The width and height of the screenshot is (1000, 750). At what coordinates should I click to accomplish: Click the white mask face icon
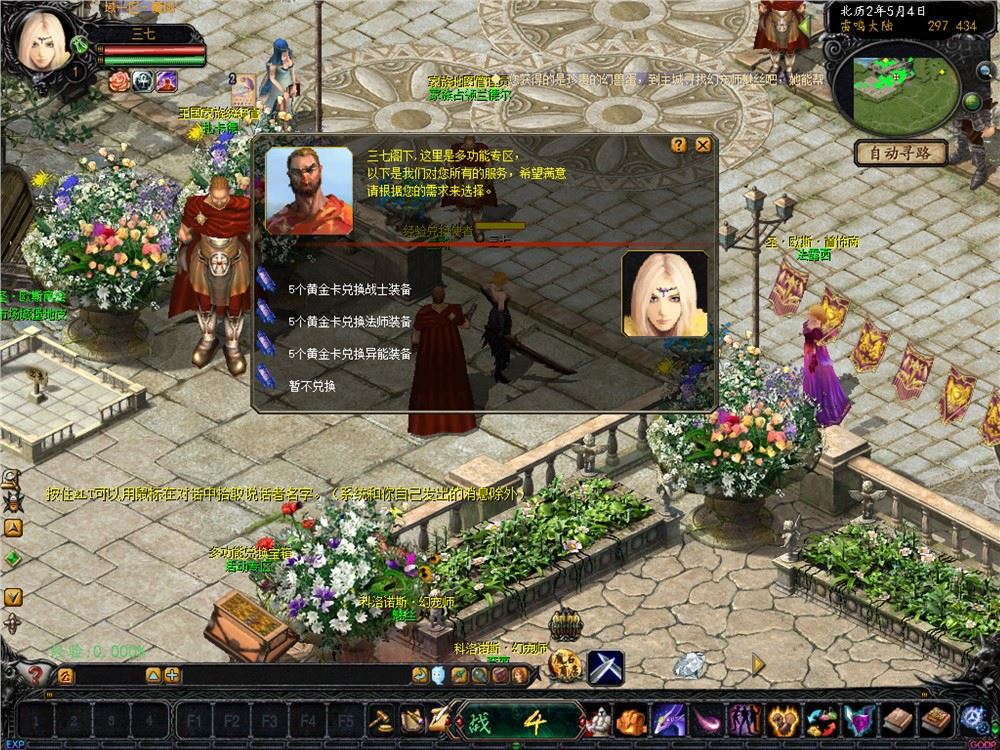point(439,675)
